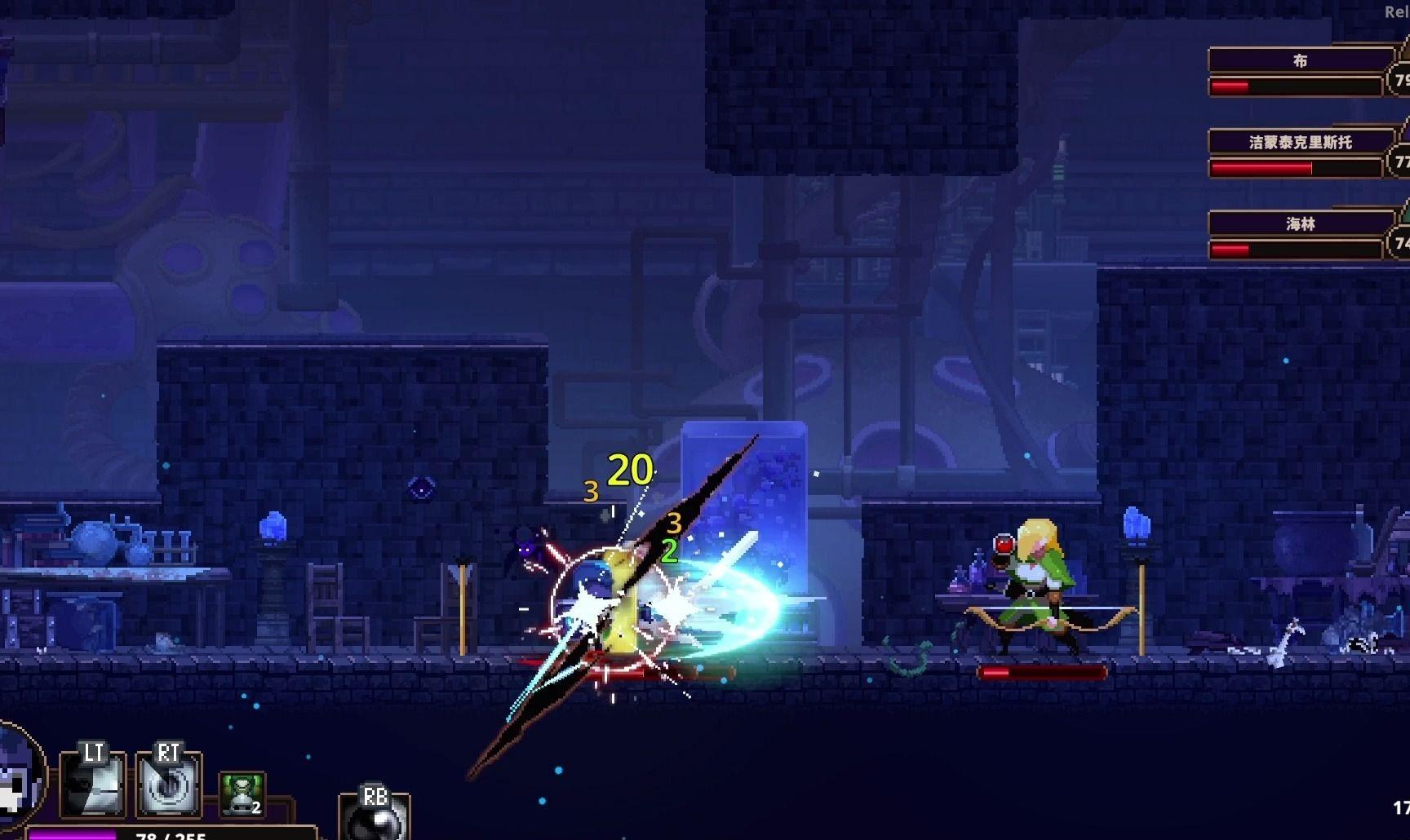Activate the RT swirl skill icon
Screen dimensions: 1410x840
pyautogui.click(x=167, y=785)
